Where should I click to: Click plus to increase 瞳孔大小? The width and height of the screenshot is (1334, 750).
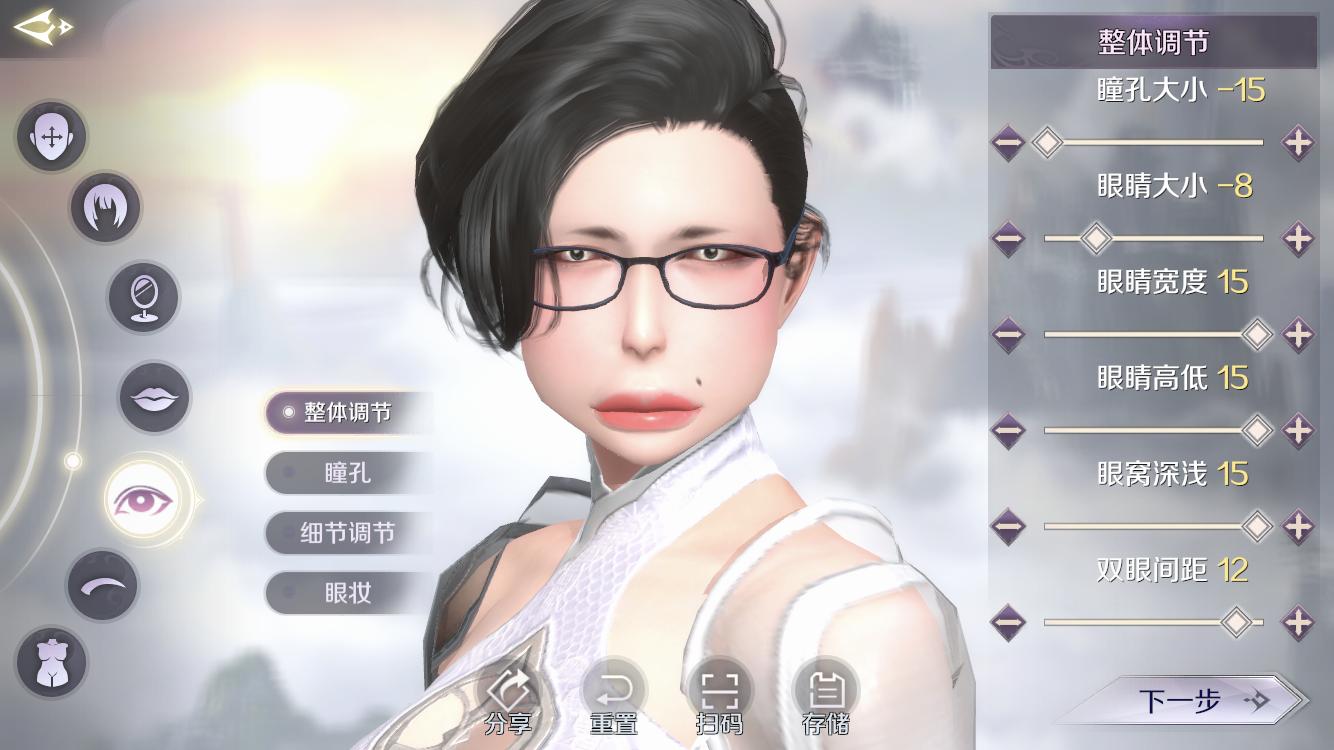tap(1297, 143)
